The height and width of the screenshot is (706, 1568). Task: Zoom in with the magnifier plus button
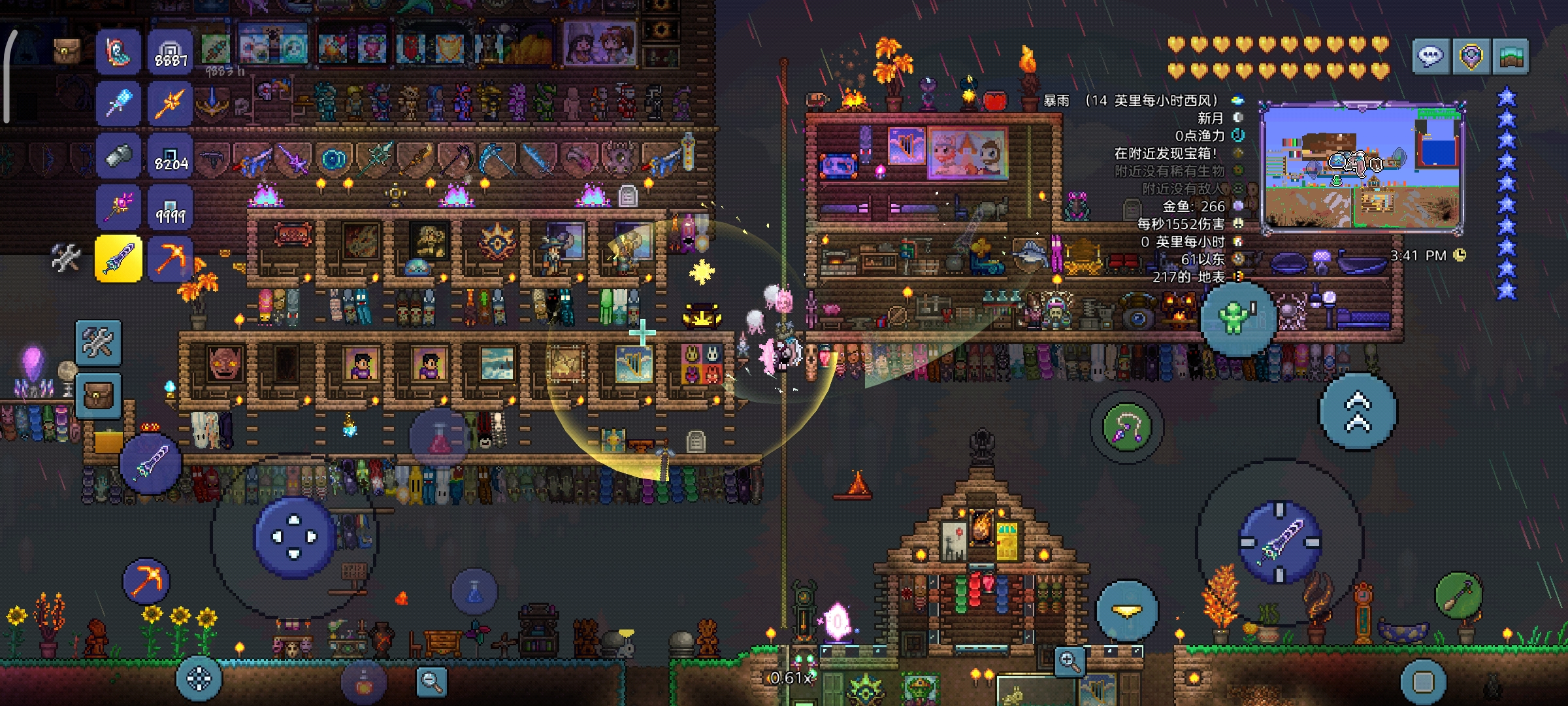point(1070,662)
